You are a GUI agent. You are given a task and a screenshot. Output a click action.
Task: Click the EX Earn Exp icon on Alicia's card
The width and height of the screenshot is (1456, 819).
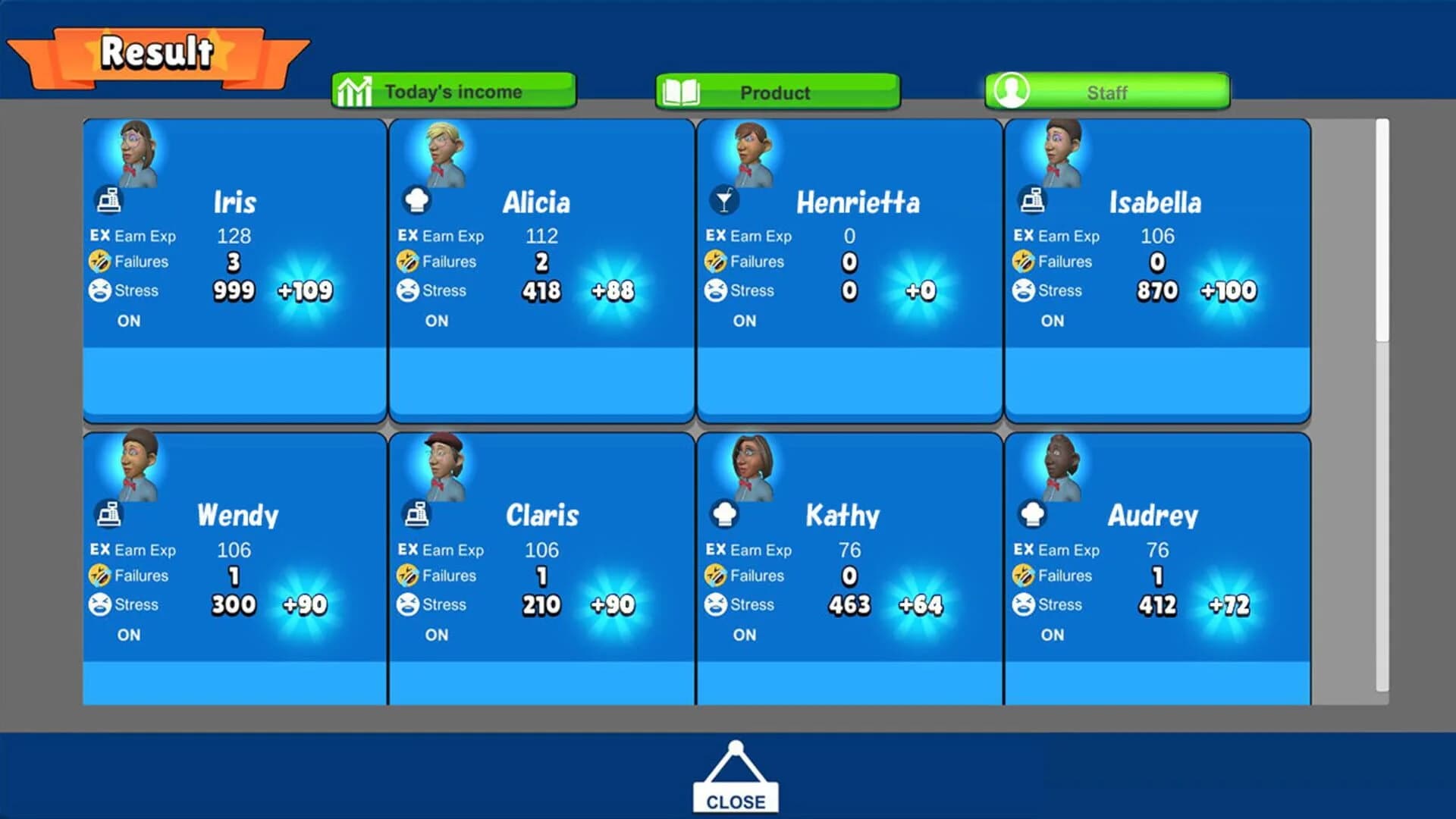point(408,236)
